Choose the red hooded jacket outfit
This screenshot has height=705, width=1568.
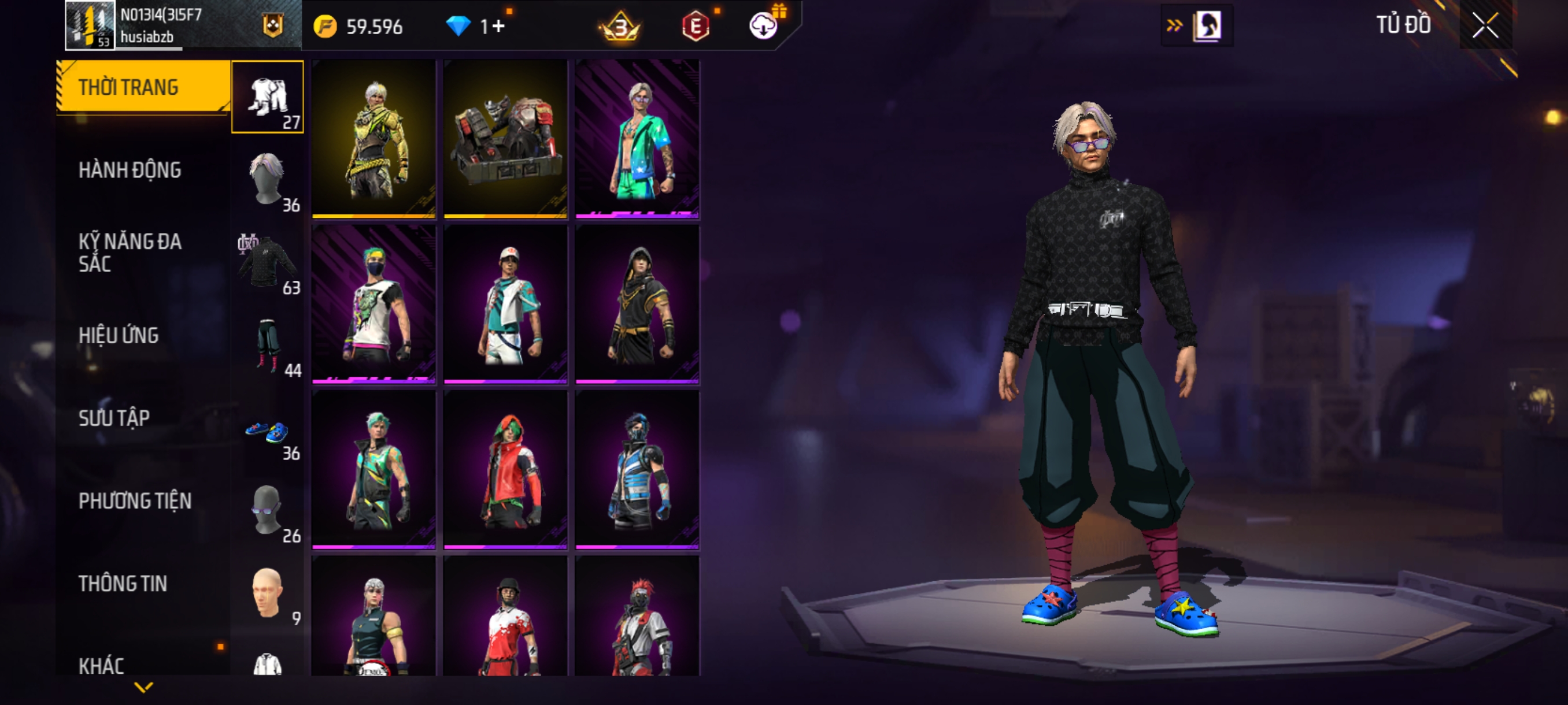click(505, 470)
